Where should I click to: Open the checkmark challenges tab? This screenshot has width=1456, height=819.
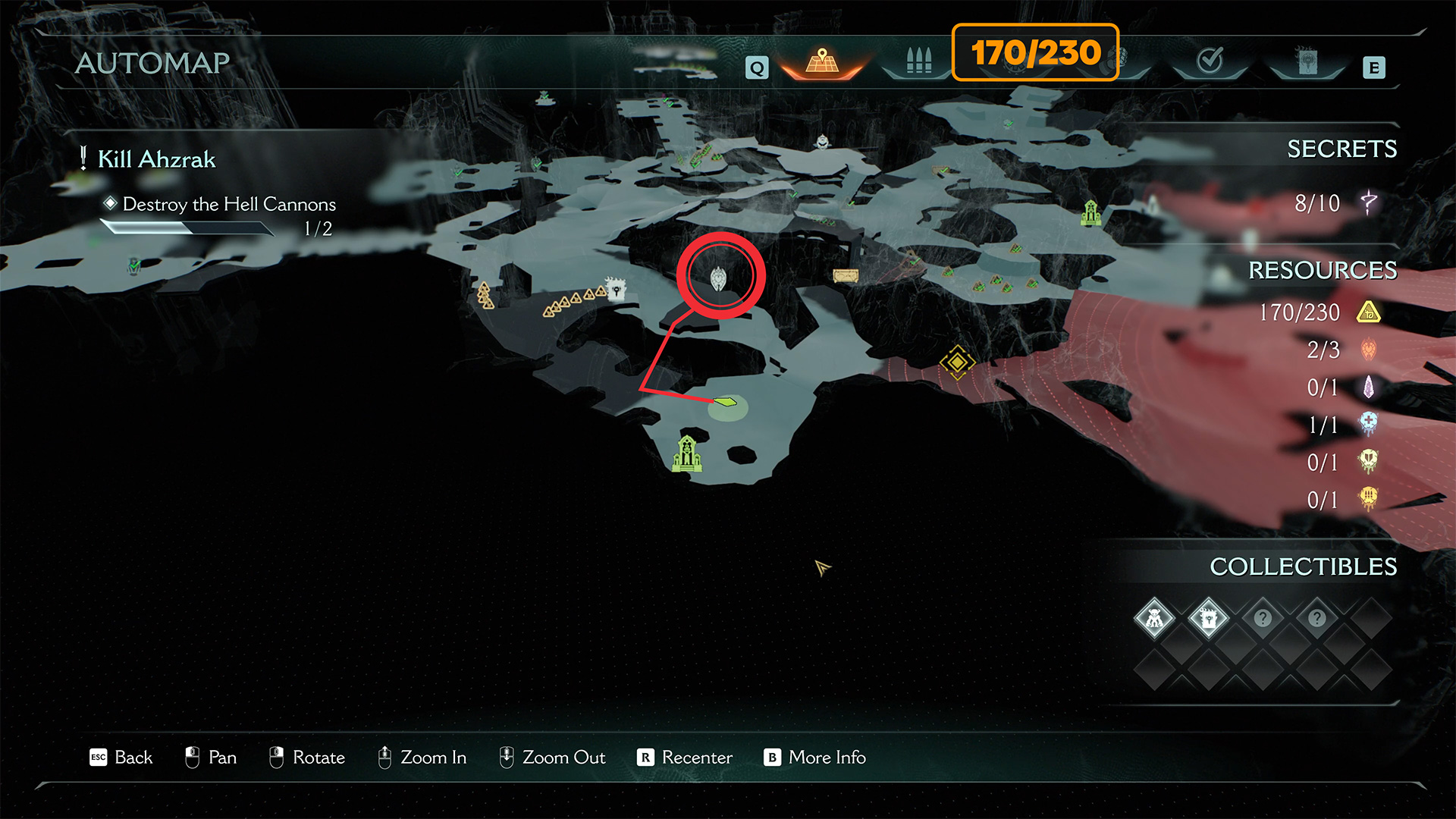1210,60
